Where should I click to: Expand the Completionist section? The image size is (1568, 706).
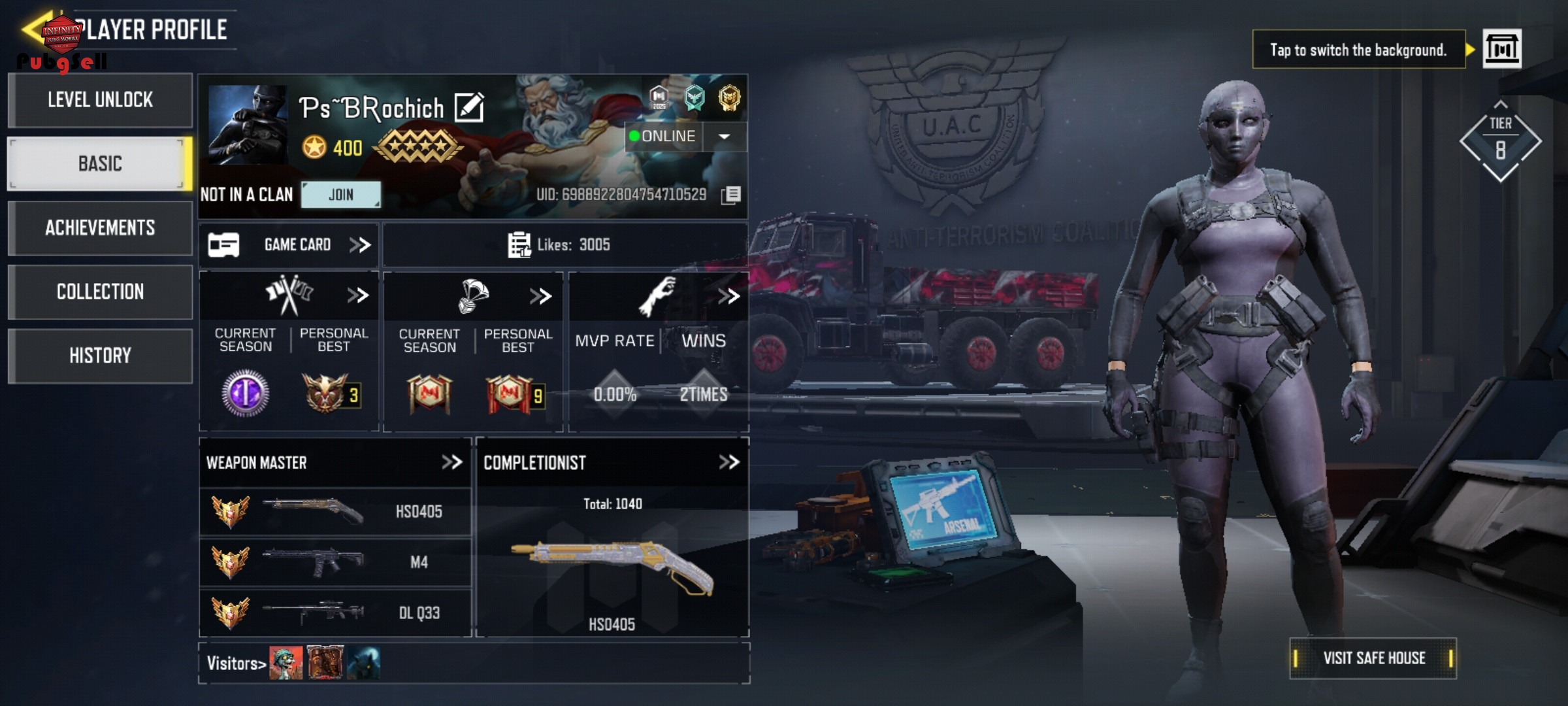(728, 463)
